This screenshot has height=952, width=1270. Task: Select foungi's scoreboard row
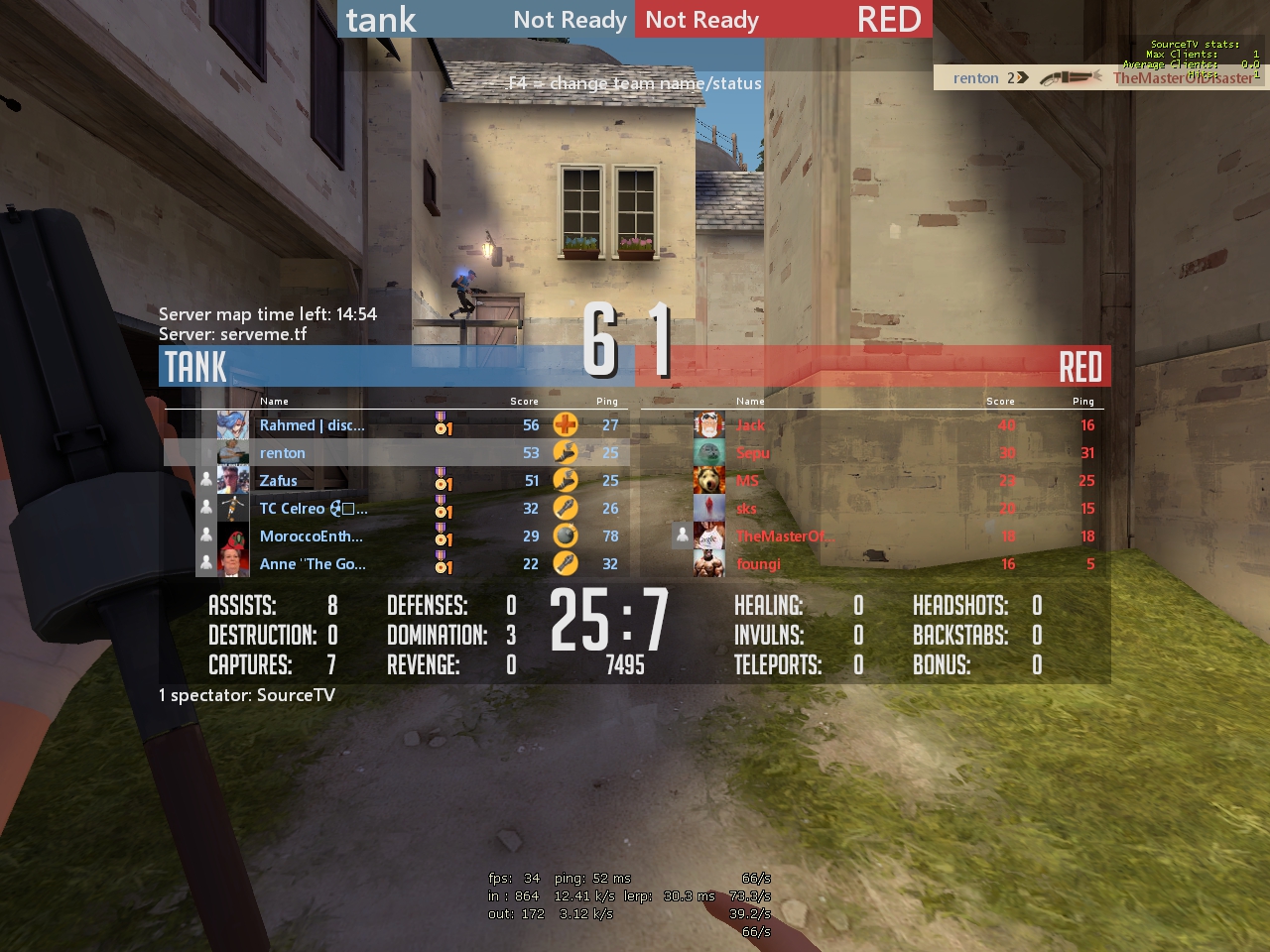click(759, 564)
